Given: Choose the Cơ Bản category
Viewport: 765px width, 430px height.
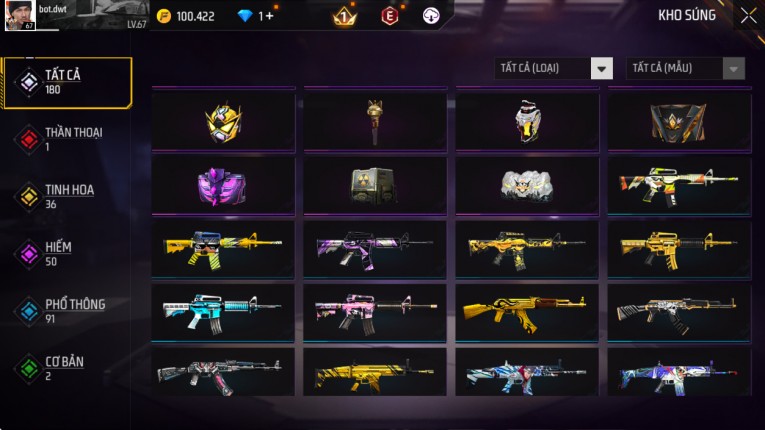Looking at the screenshot, I should 67,367.
